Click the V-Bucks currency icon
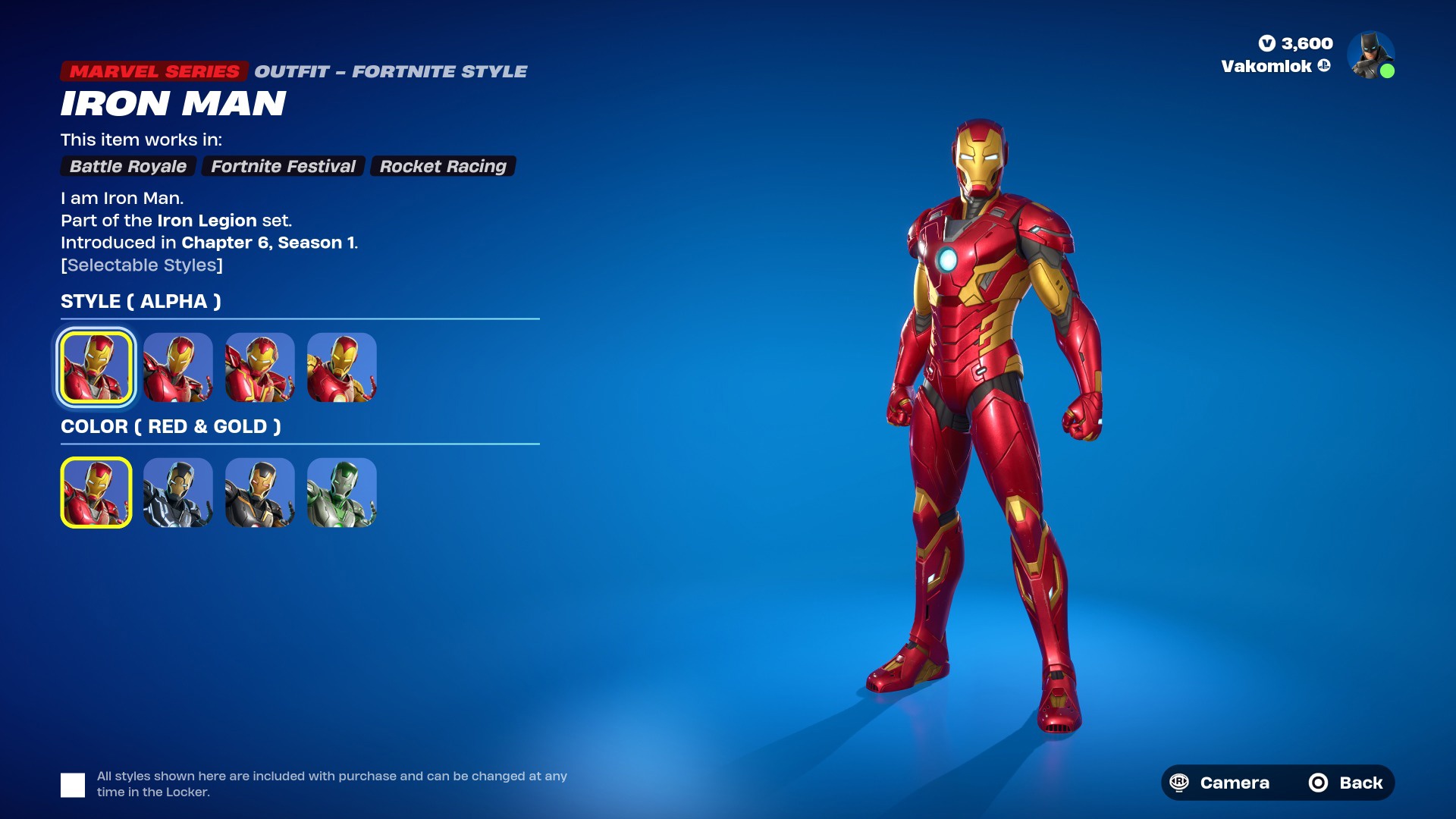This screenshot has width=1456, height=819. (x=1266, y=44)
